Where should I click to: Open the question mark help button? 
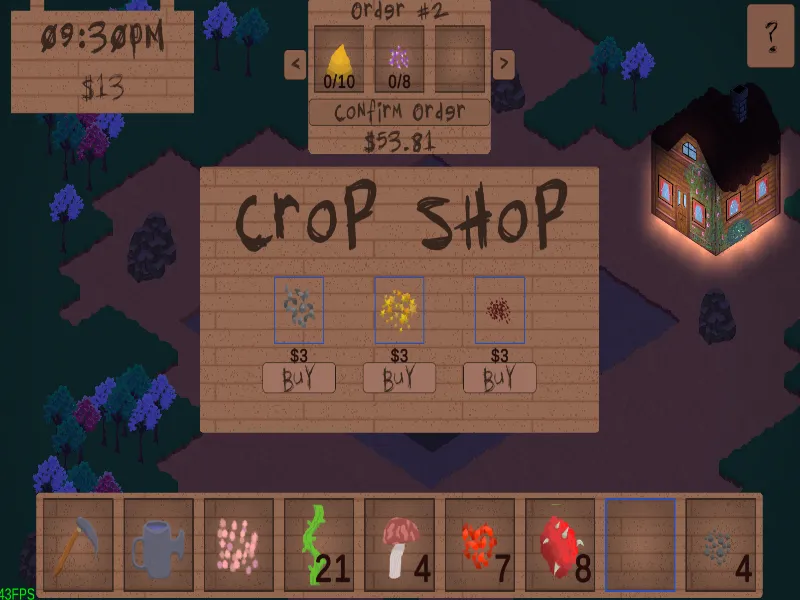(771, 35)
